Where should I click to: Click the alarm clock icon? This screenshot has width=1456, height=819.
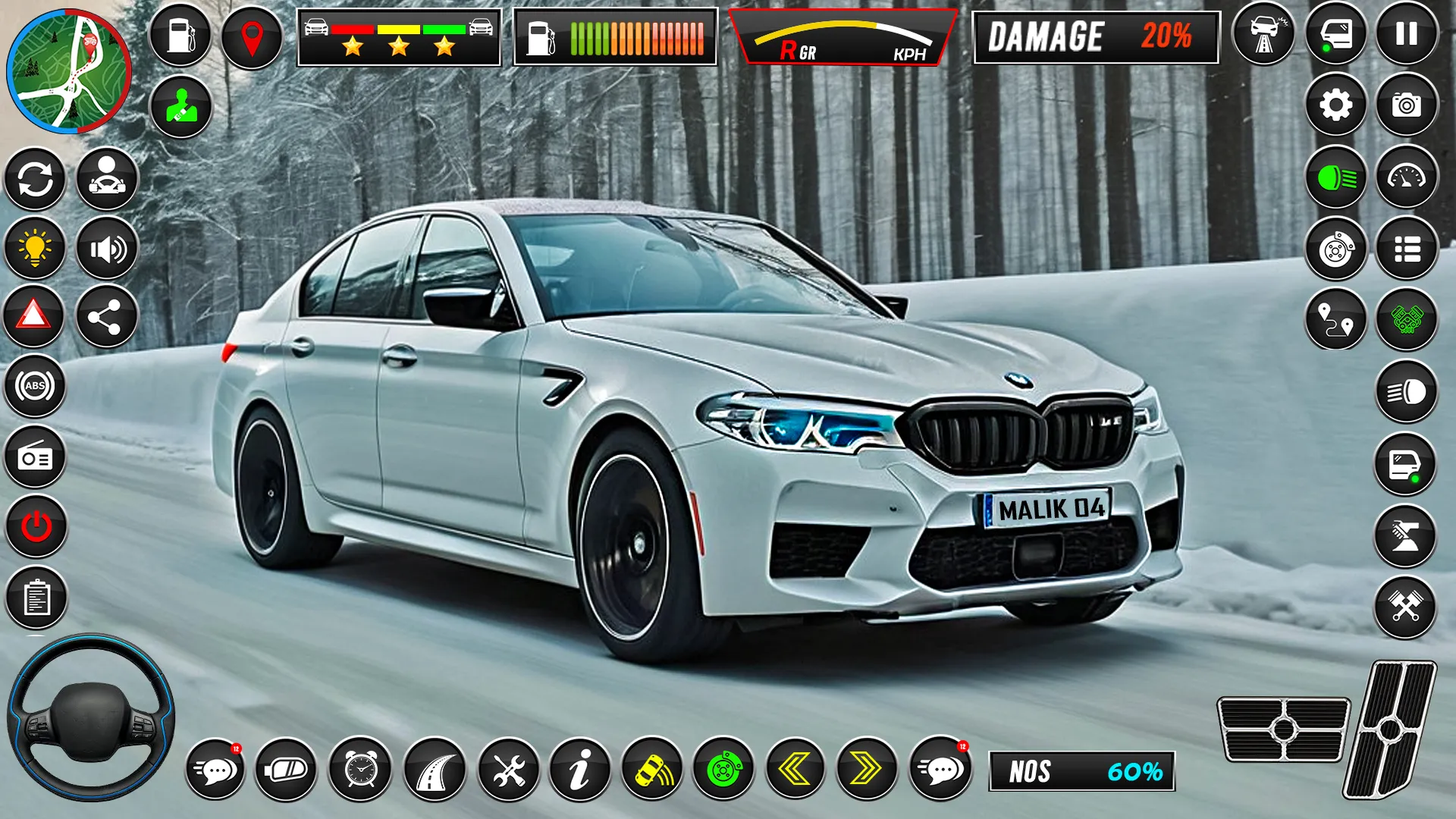pos(360,770)
